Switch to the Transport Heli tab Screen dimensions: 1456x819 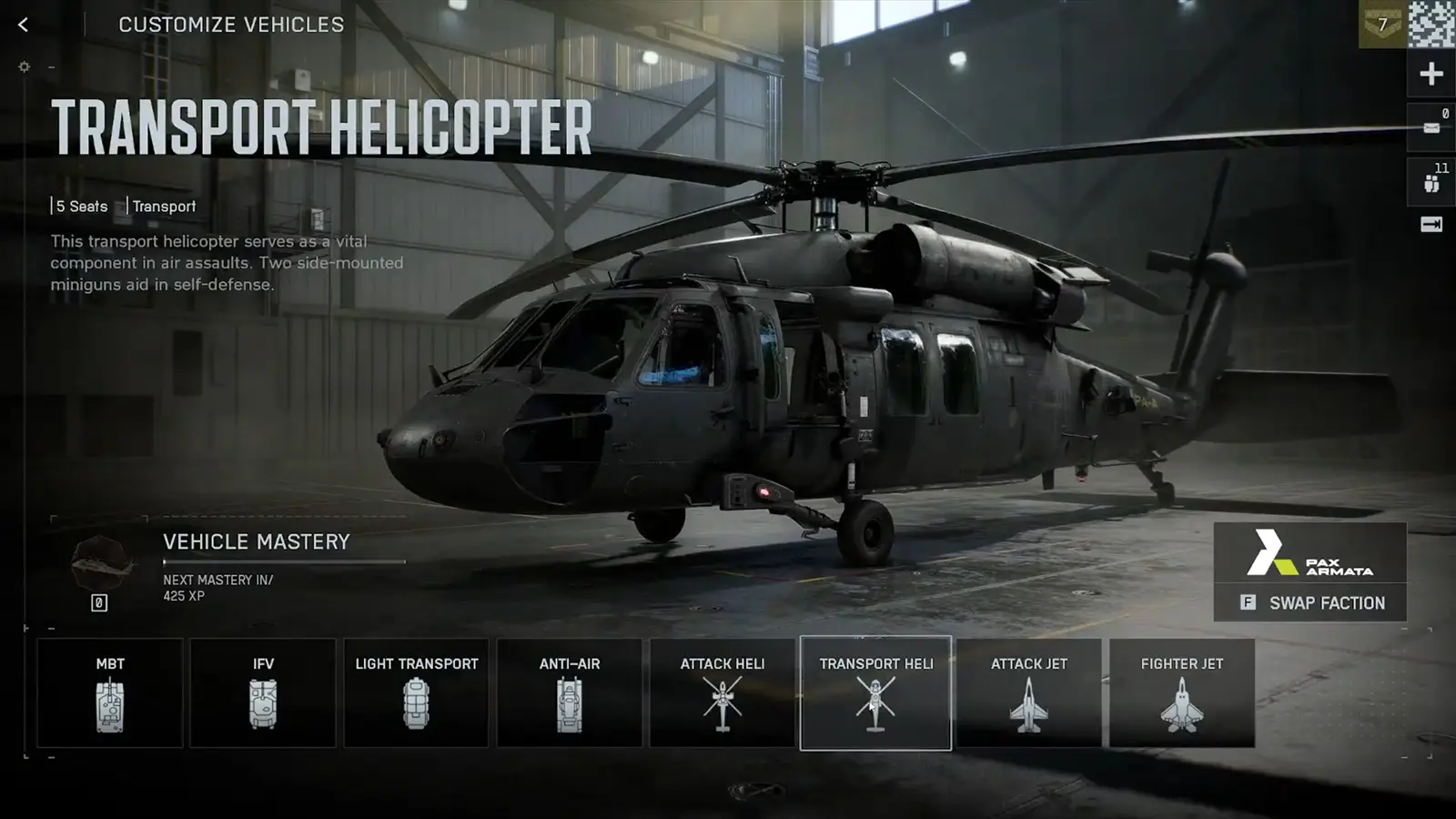point(875,692)
